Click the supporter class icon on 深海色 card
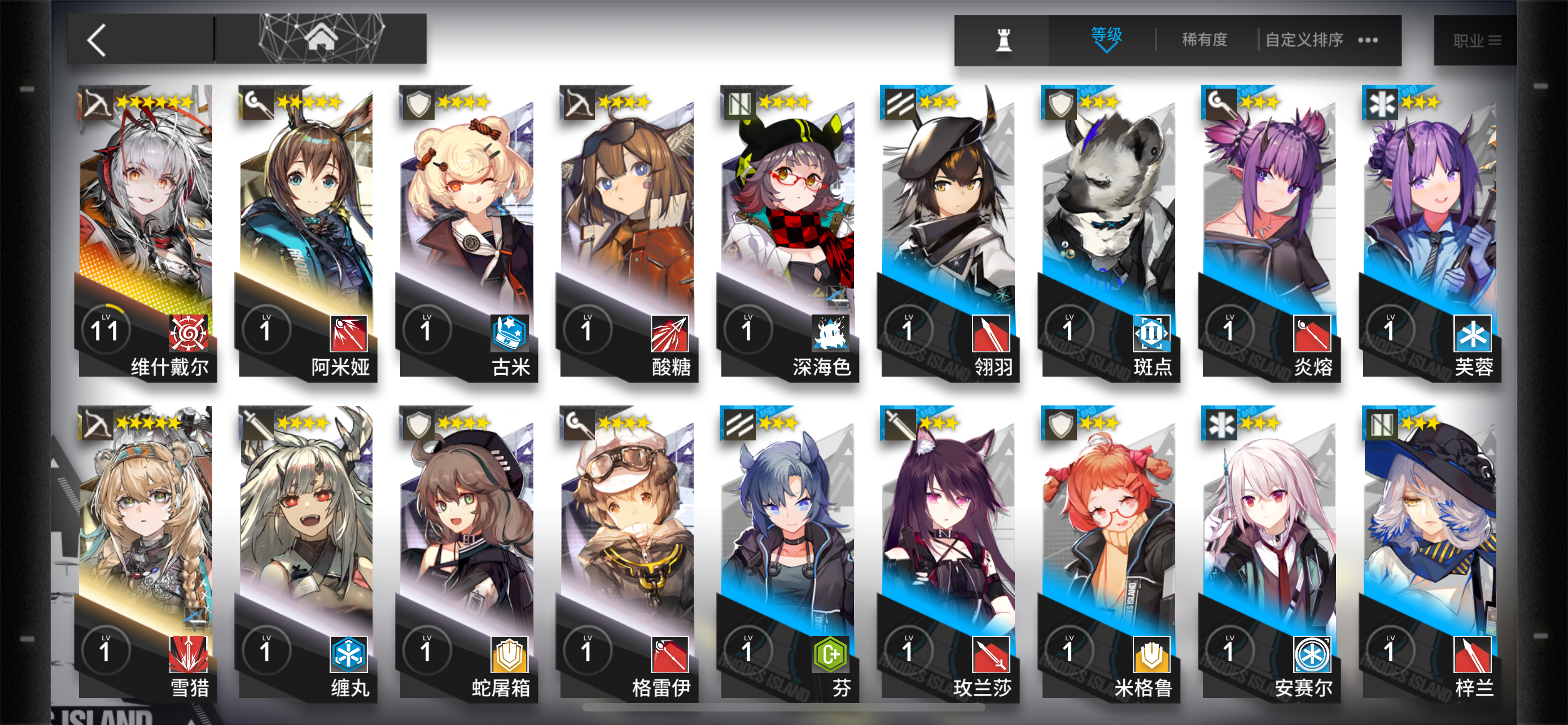The height and width of the screenshot is (725, 1568). point(739,102)
